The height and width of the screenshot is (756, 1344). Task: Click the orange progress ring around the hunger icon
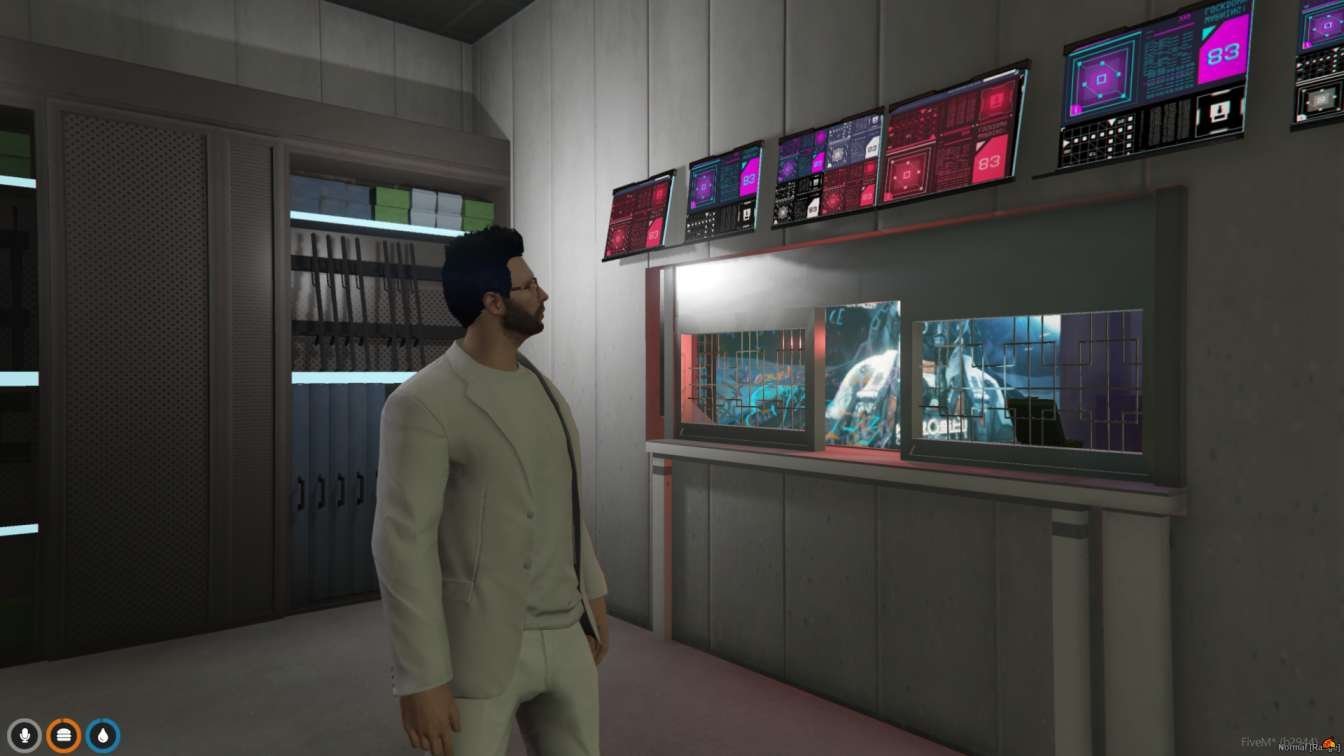[64, 721]
